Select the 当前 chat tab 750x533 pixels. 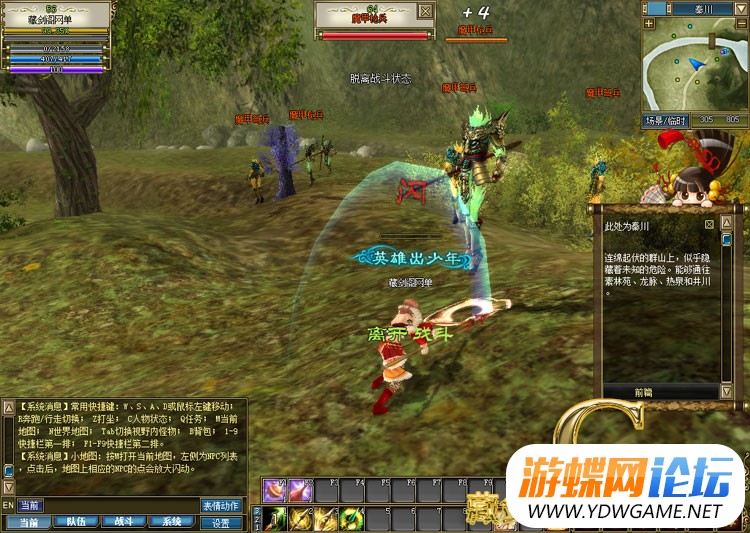click(x=26, y=522)
